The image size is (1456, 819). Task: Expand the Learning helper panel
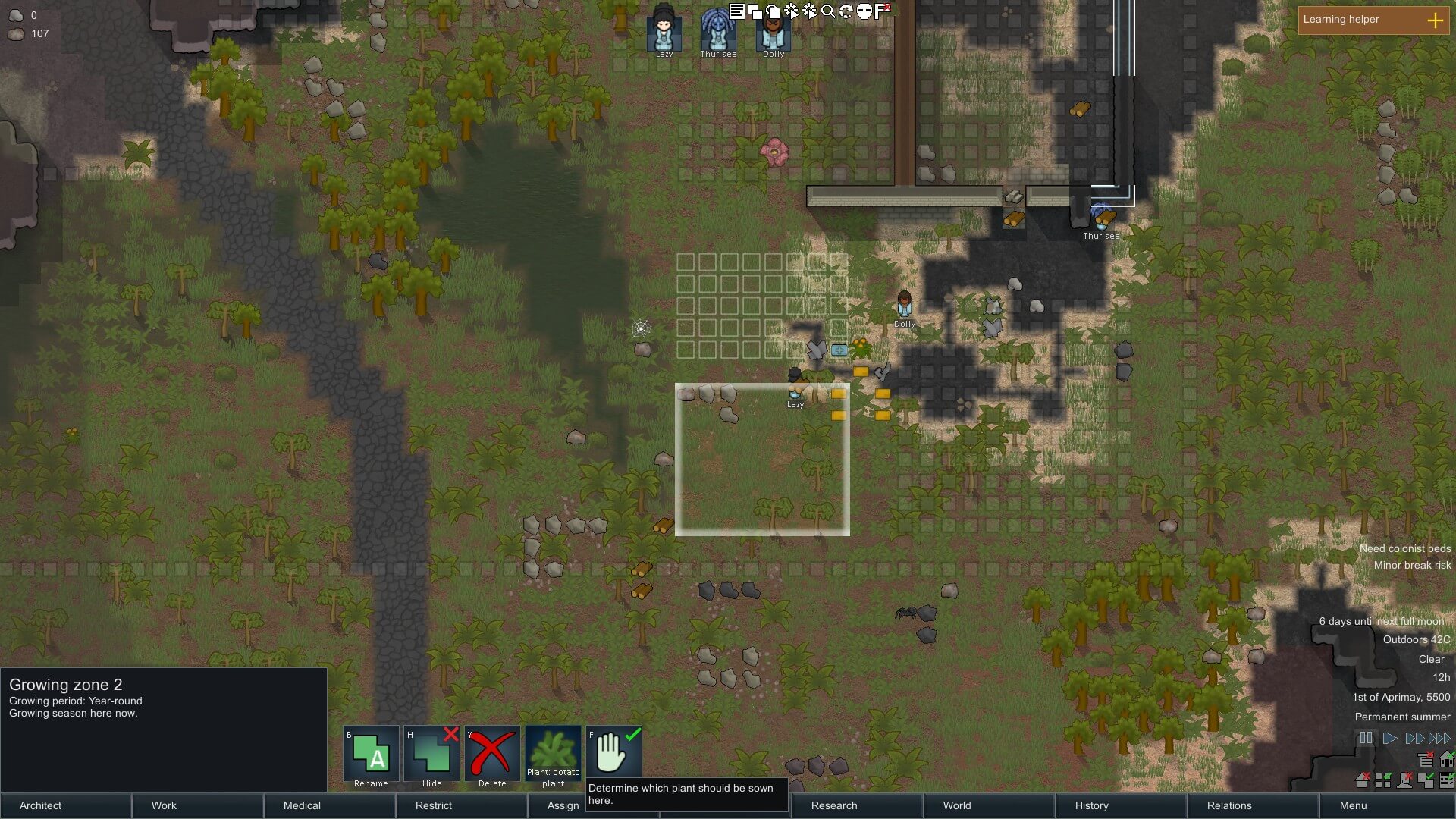[x=1435, y=20]
